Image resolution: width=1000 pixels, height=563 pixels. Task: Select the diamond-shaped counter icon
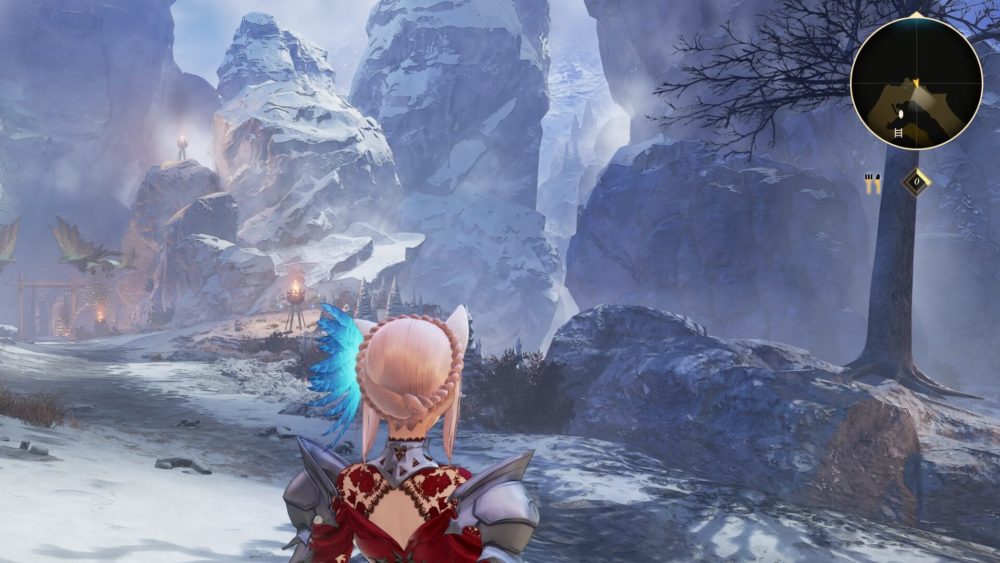pyautogui.click(x=916, y=182)
